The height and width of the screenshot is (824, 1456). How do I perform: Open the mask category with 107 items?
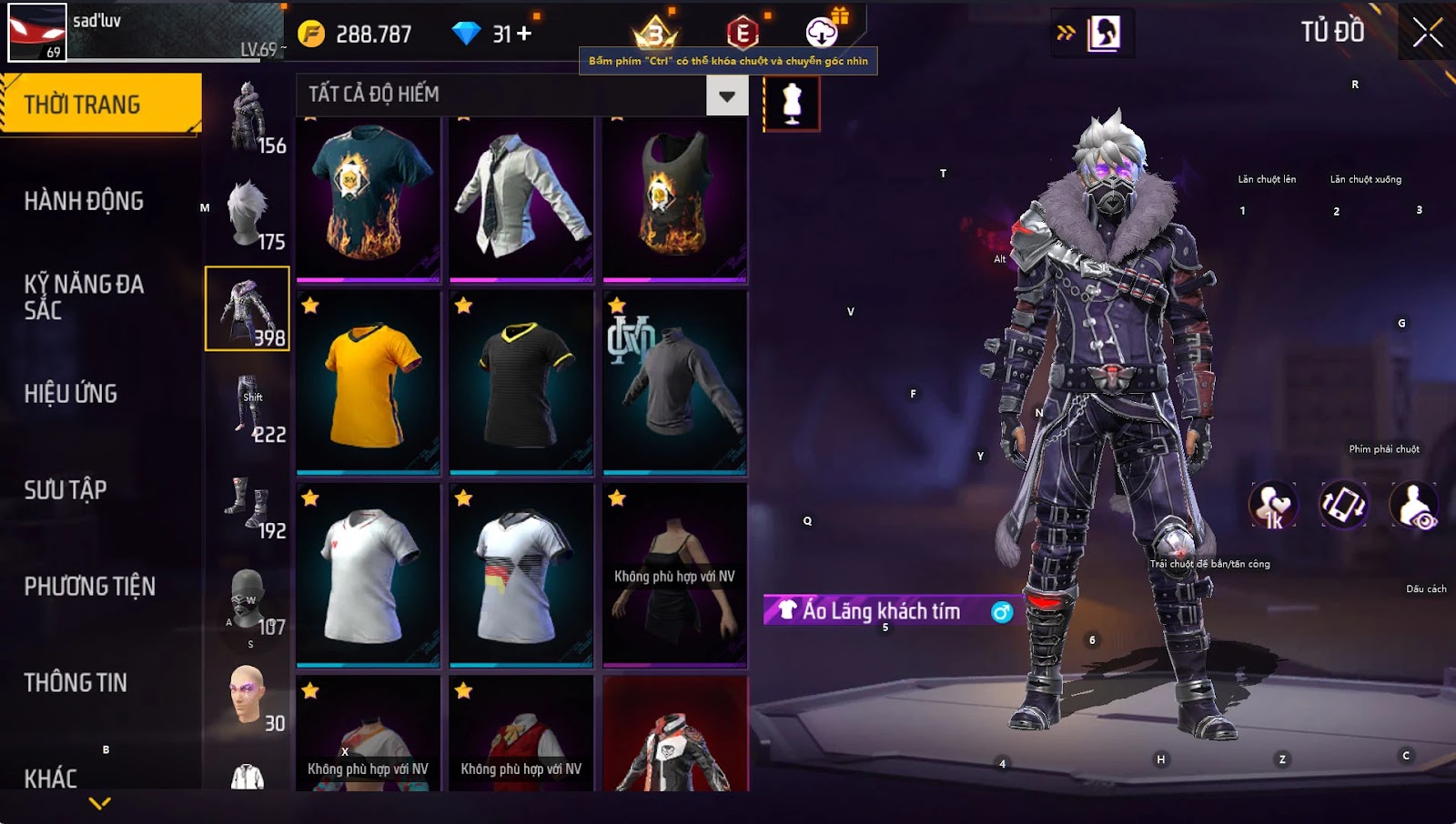click(248, 601)
